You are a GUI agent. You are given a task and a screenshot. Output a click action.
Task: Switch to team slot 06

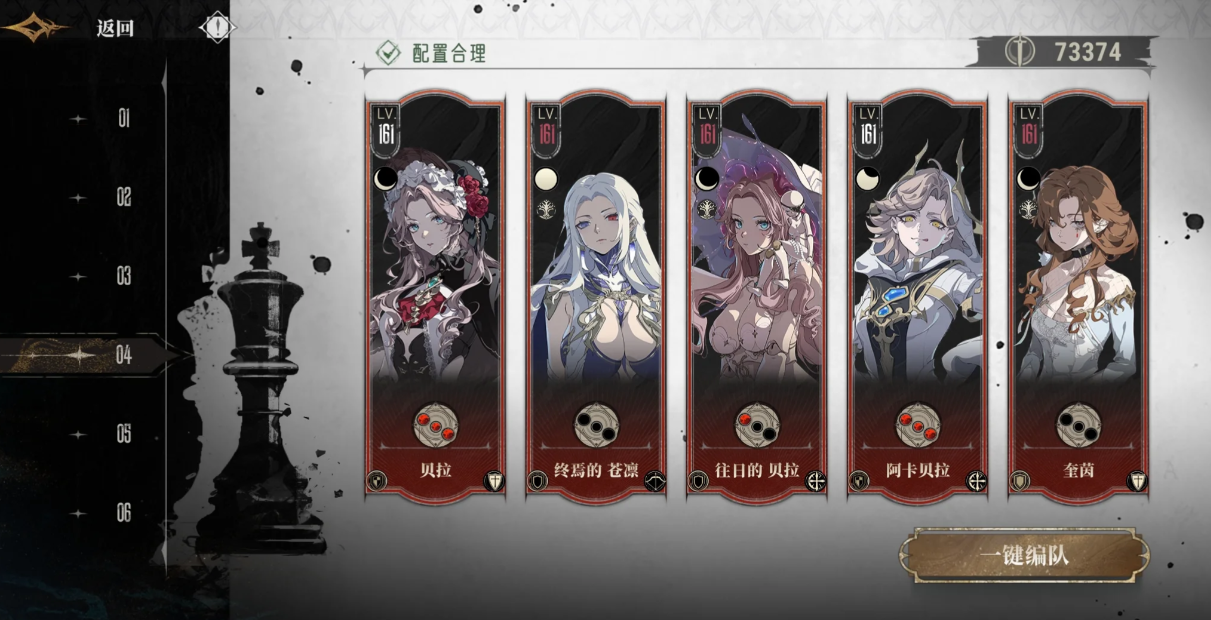[x=123, y=513]
